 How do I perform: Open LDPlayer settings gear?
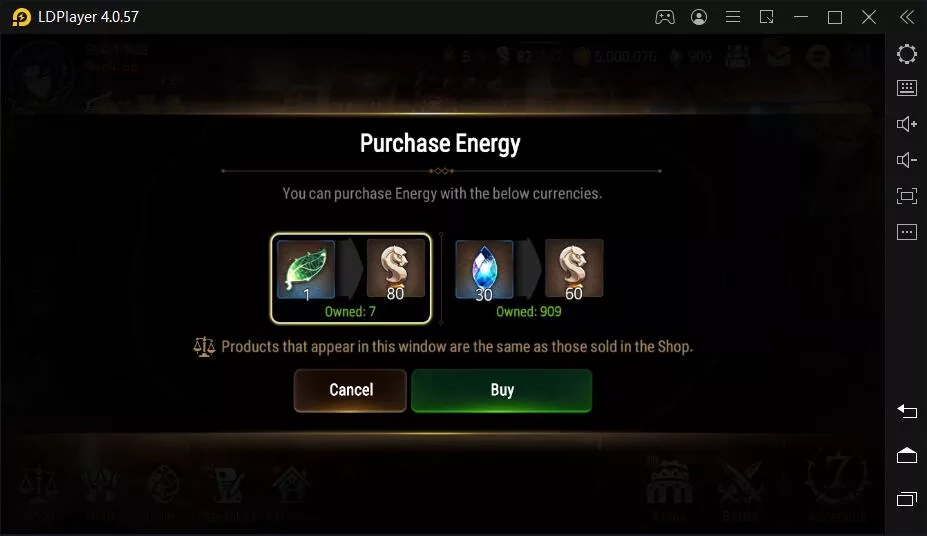pos(907,54)
